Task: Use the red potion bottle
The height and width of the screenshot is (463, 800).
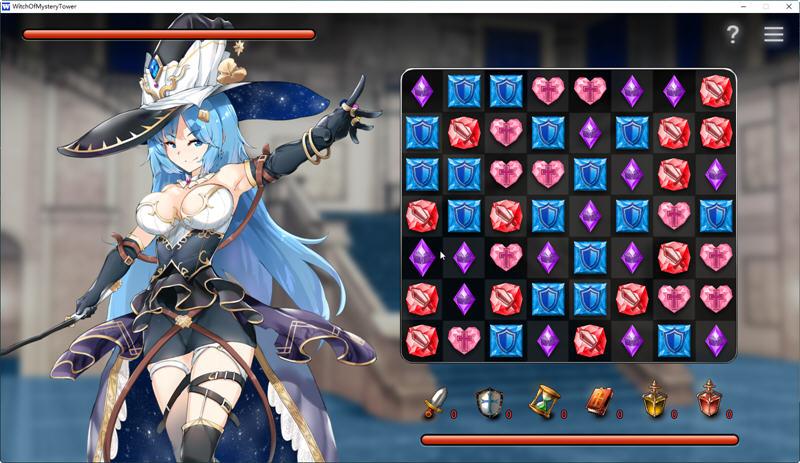Action: pyautogui.click(x=708, y=402)
